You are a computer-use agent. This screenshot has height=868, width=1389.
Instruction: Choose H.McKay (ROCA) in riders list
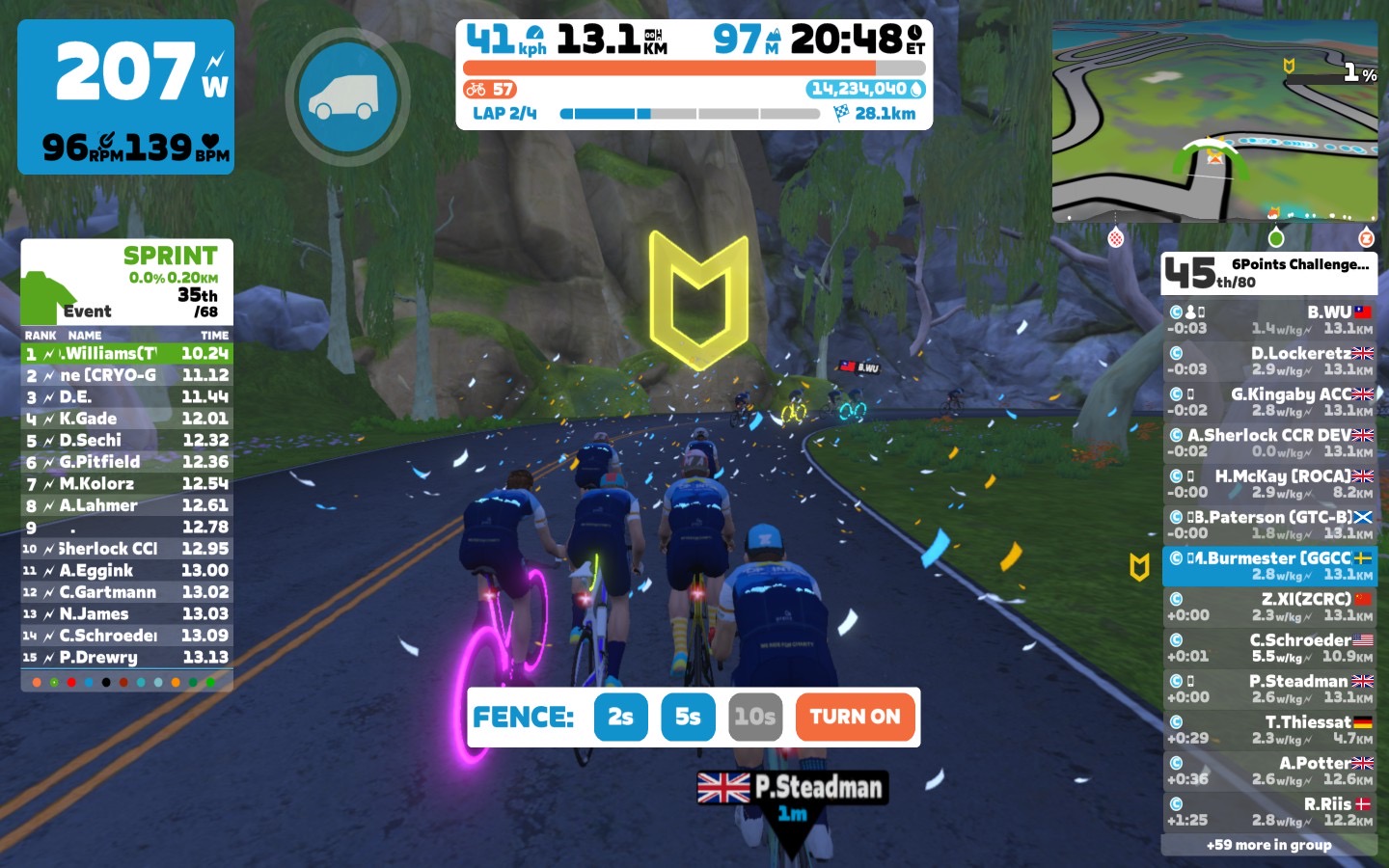pos(1268,484)
